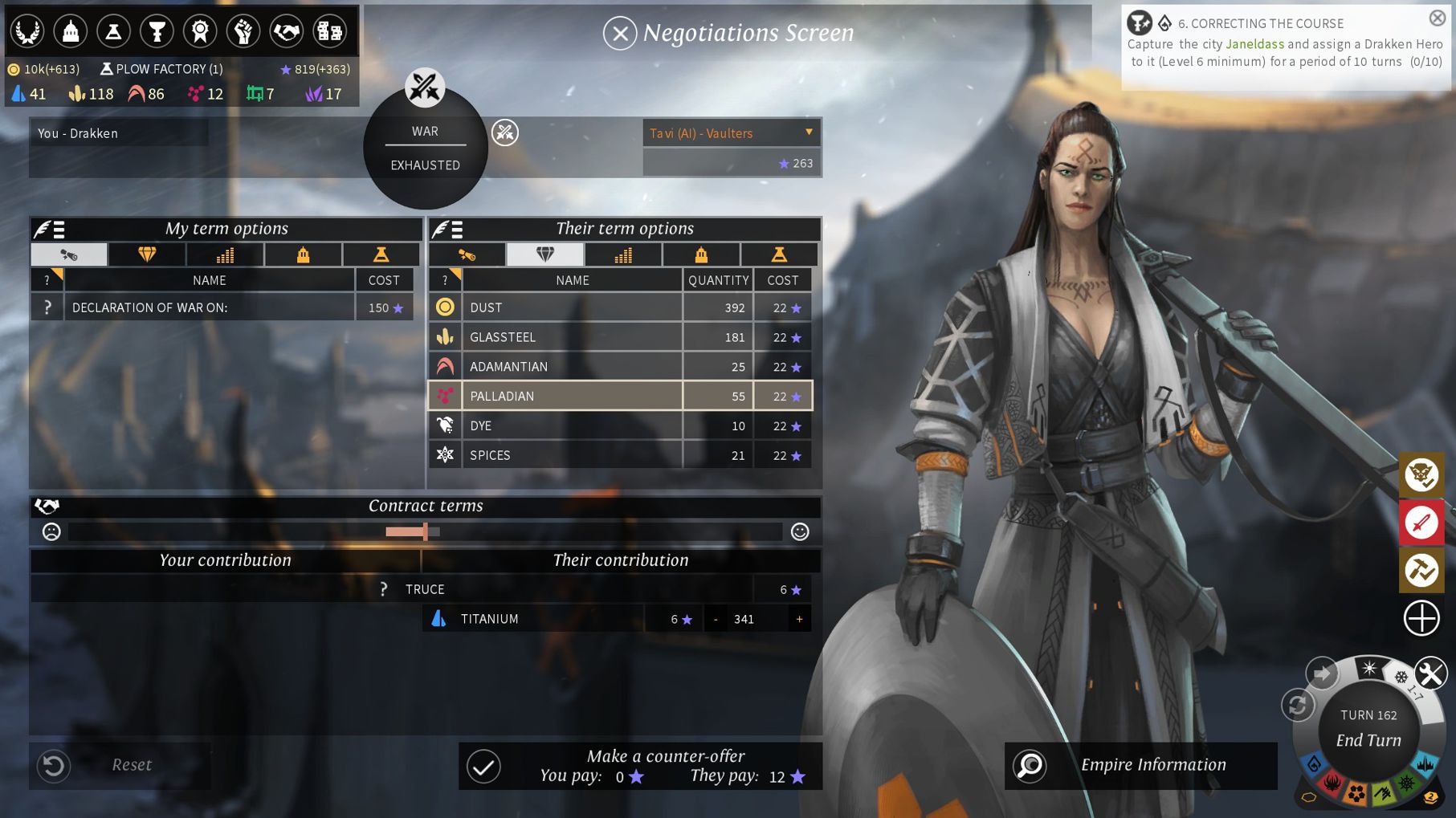Image resolution: width=1456 pixels, height=818 pixels.
Task: End the current turn
Action: click(x=1368, y=740)
